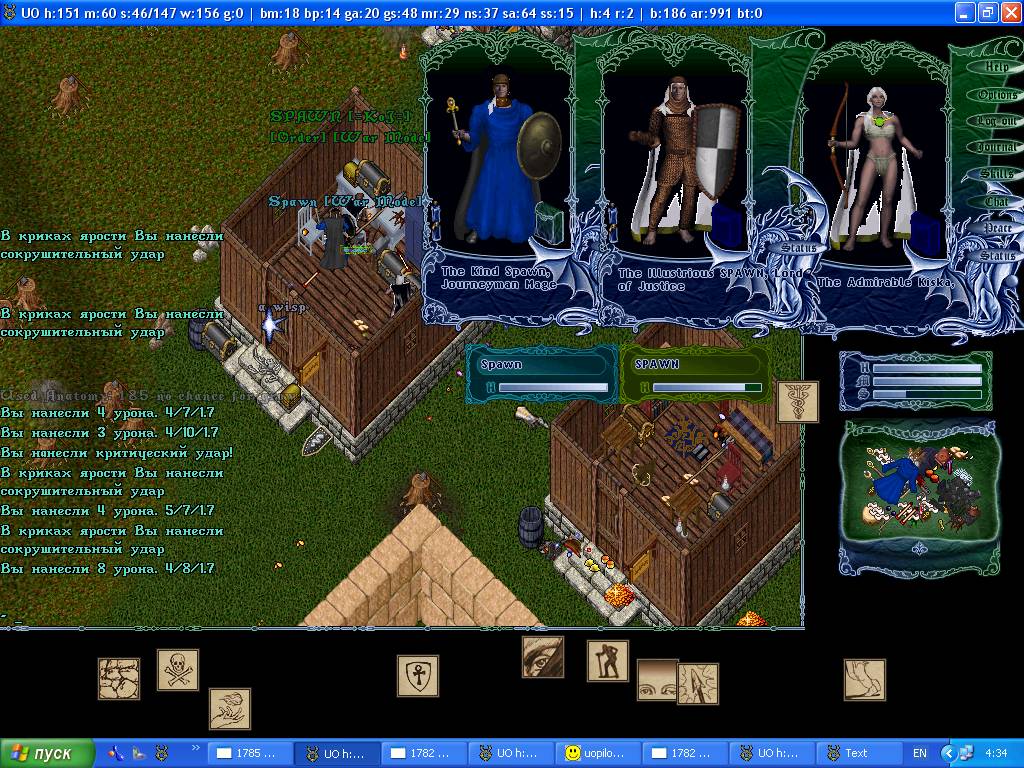Open the Journal
Viewport: 1024px width, 768px height.
click(996, 148)
